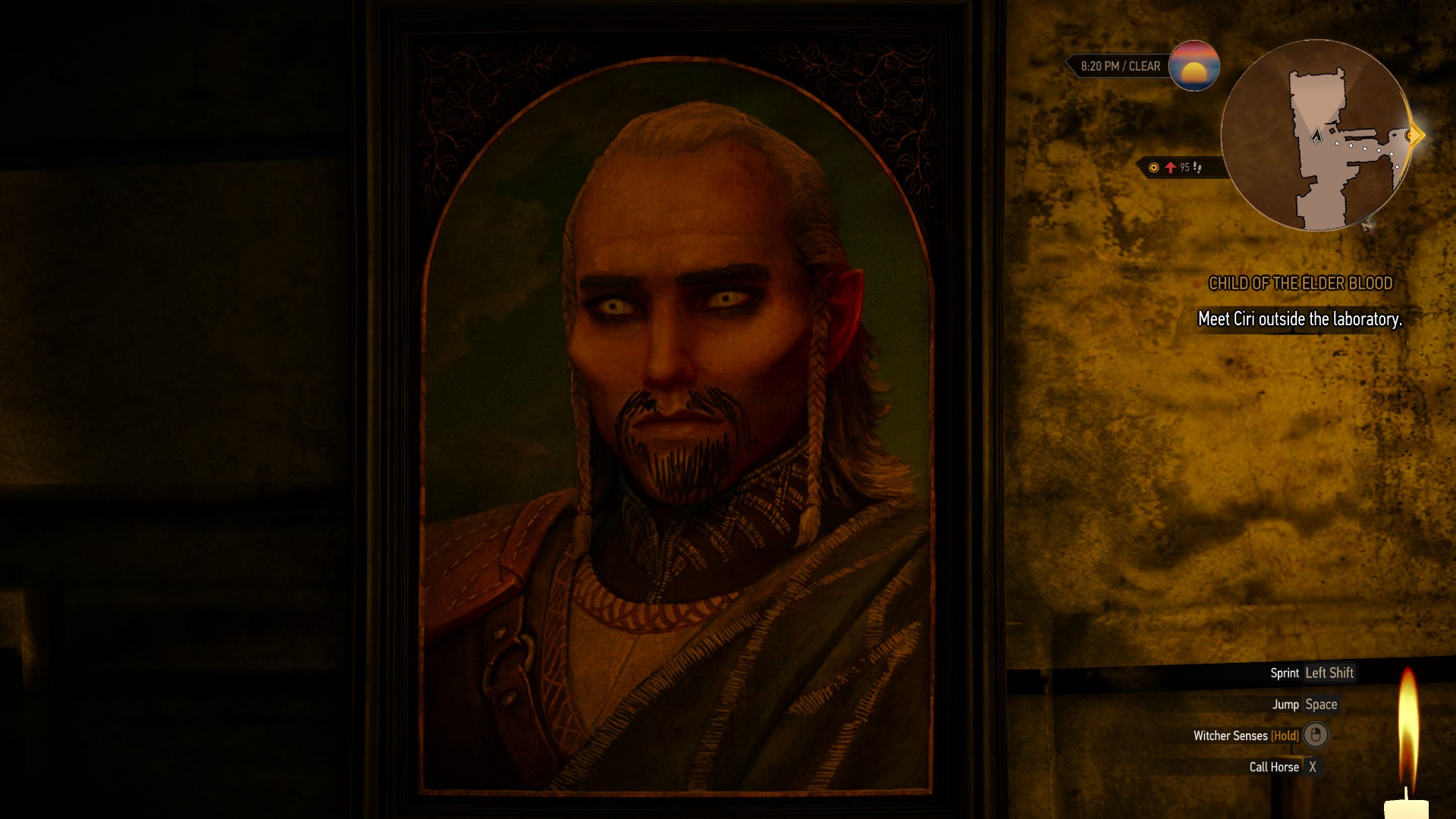1456x819 pixels.
Task: Click the Left Shift keybind for Sprint
Action: pyautogui.click(x=1329, y=673)
